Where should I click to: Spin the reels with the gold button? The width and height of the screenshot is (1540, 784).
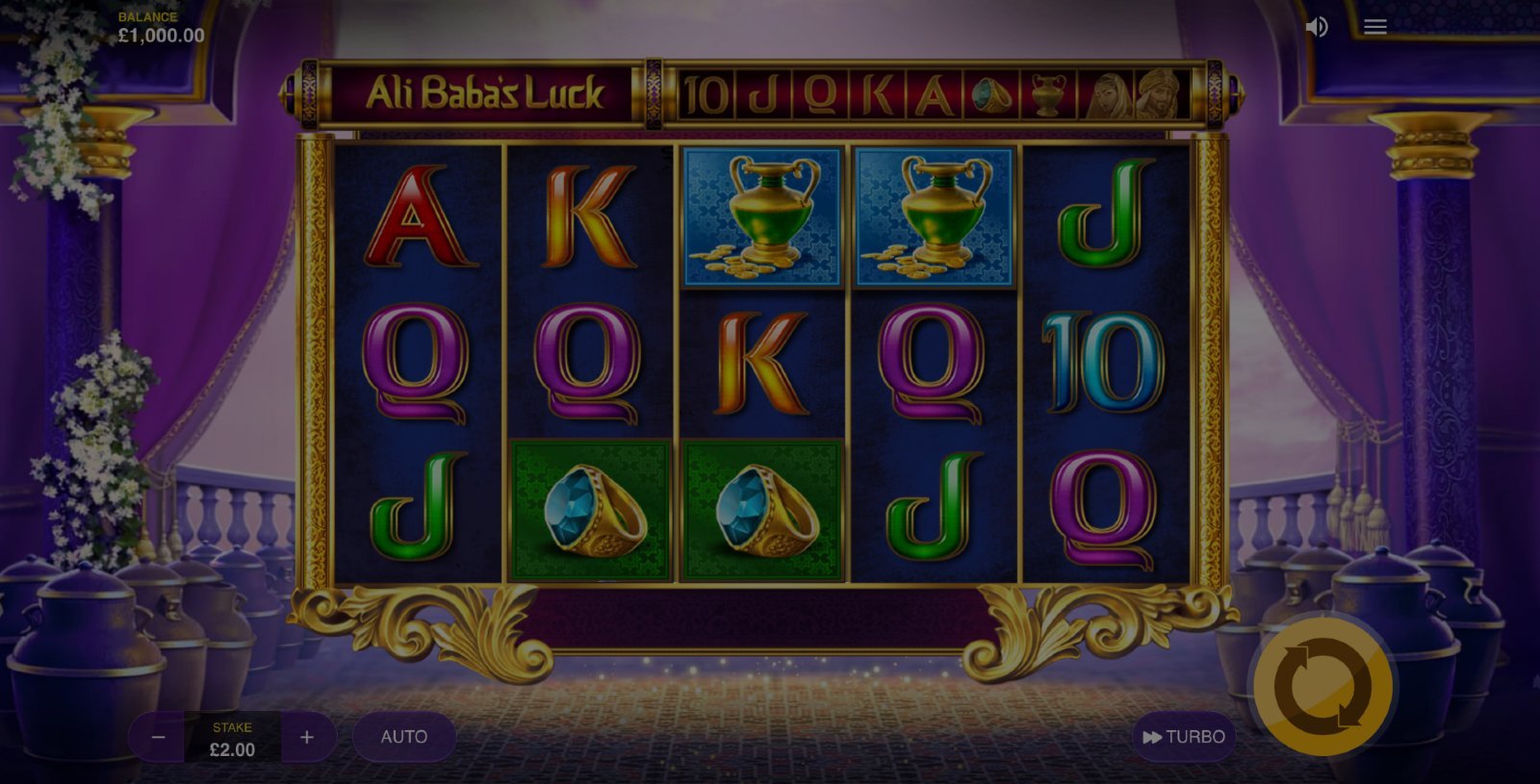coord(1322,687)
